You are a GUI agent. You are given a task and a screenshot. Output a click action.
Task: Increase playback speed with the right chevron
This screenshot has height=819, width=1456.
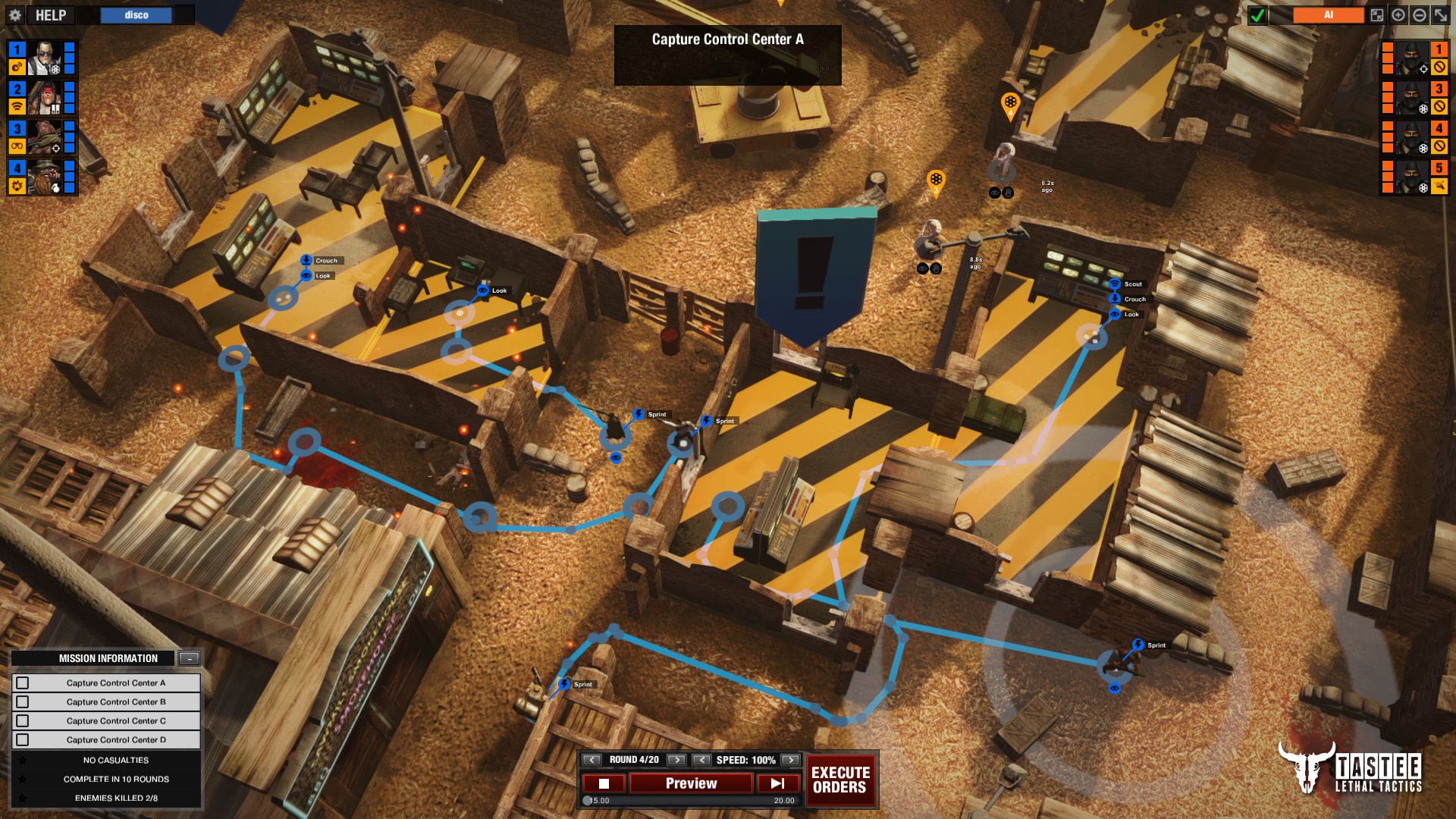click(791, 760)
